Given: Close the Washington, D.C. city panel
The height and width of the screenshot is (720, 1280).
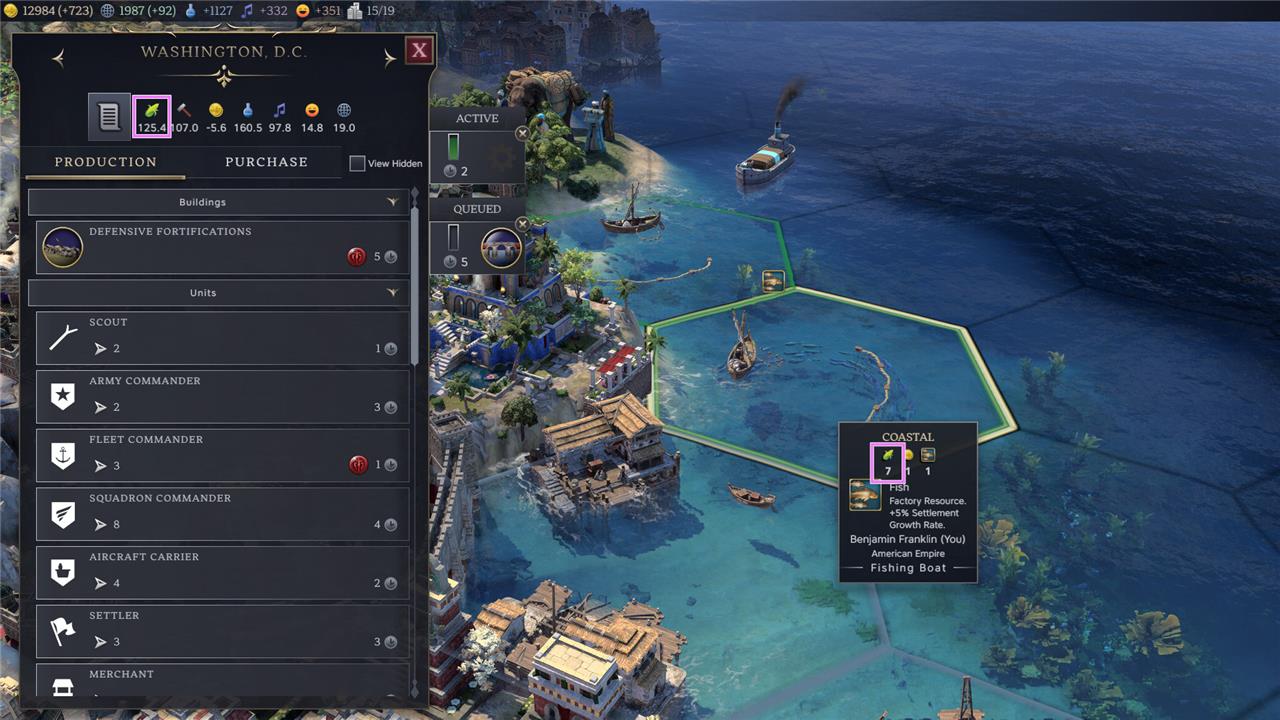Looking at the screenshot, I should click(x=419, y=50).
